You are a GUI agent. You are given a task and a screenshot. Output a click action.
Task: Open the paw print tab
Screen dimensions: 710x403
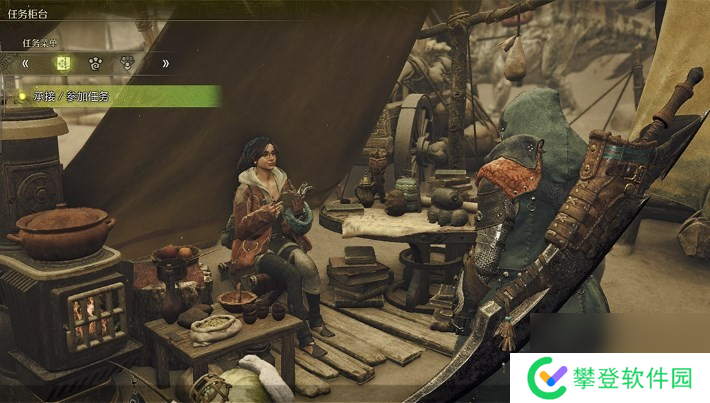point(94,63)
